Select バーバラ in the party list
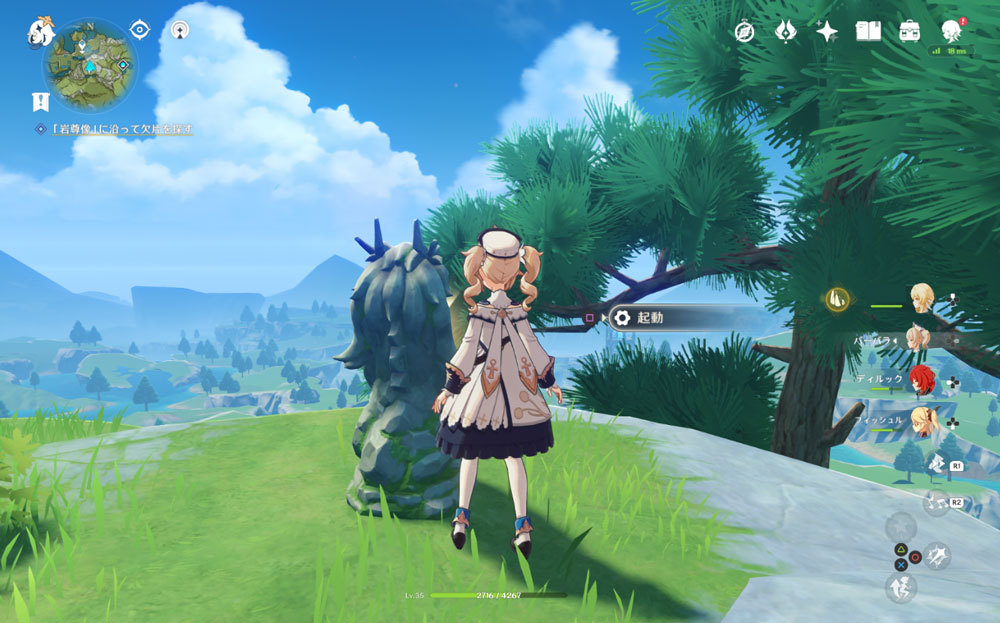Image resolution: width=1000 pixels, height=623 pixels. 918,338
